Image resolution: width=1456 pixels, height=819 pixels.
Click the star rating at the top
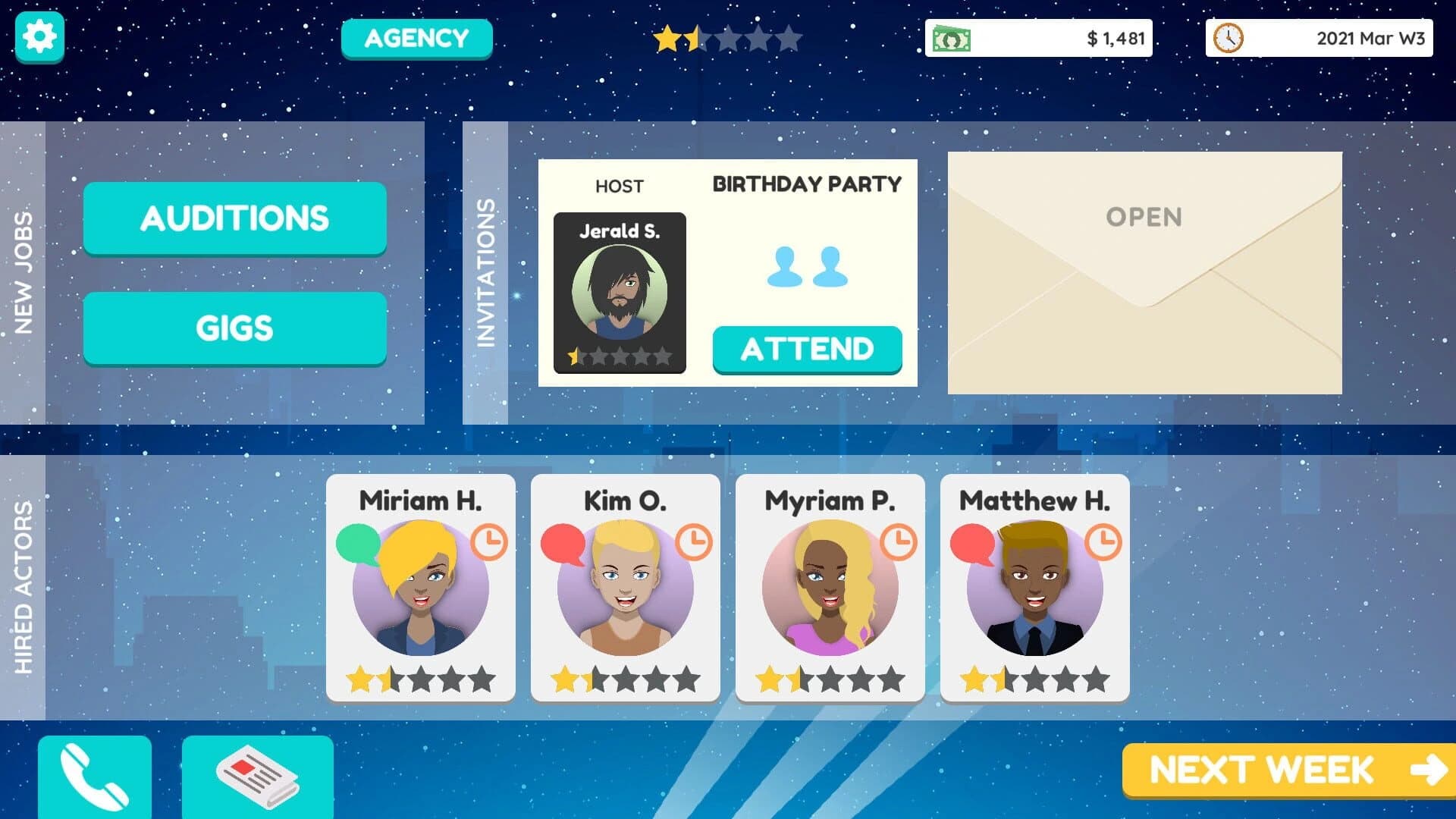point(728,38)
